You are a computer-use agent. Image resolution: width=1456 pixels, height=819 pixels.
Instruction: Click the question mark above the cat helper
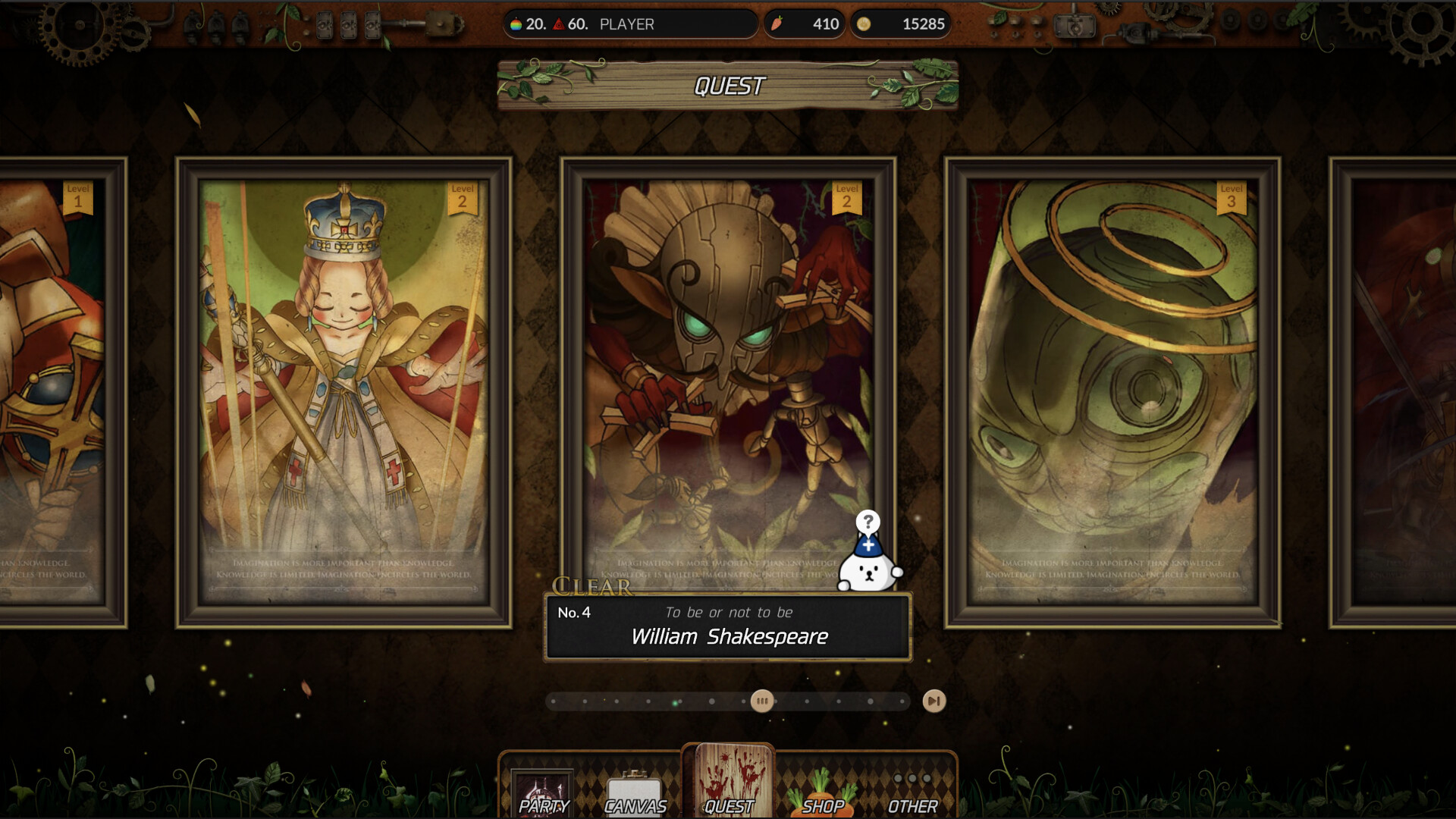[869, 522]
